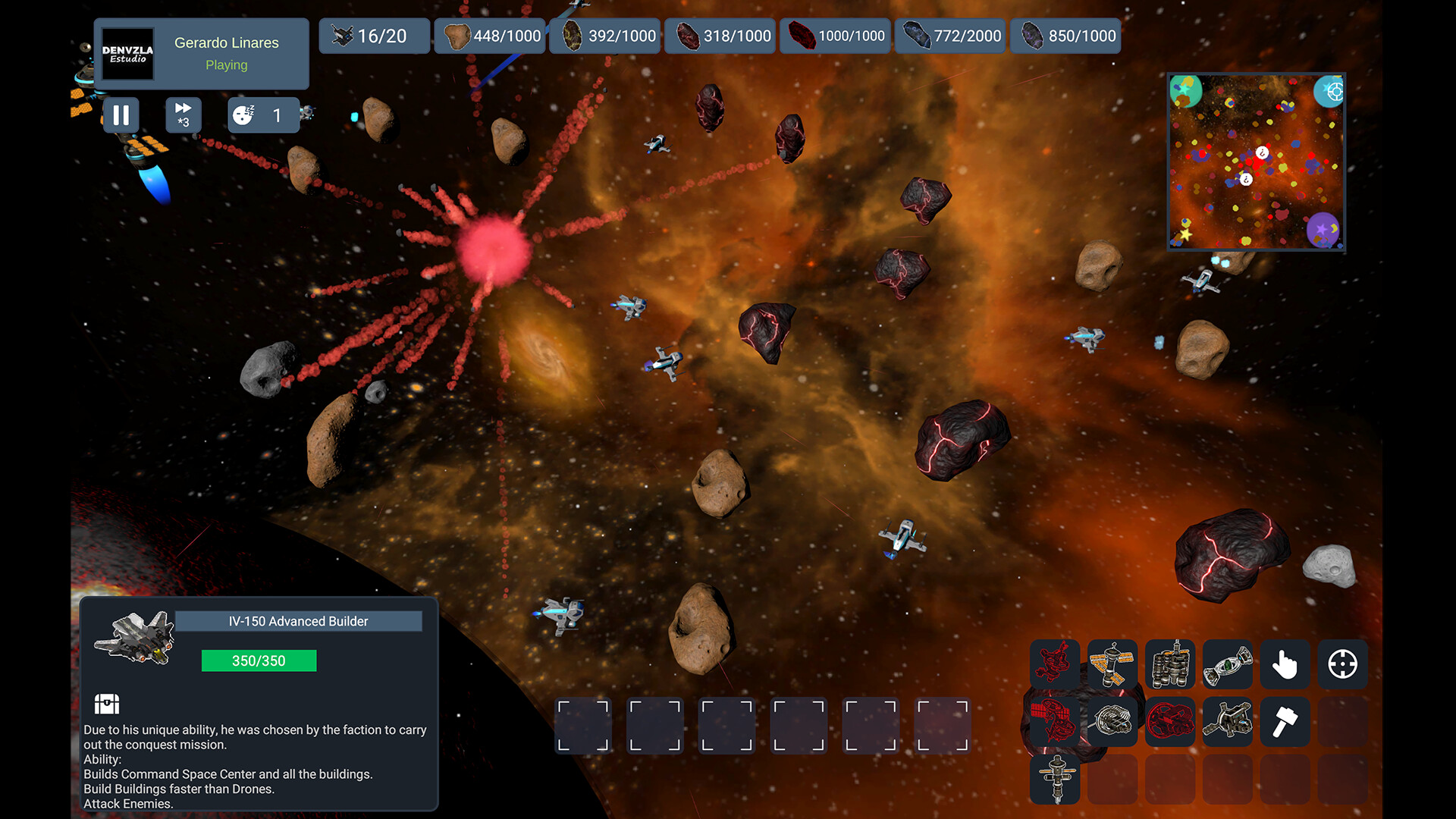Toggle the x3 fast-forward speed
1456x819 pixels.
[x=183, y=115]
